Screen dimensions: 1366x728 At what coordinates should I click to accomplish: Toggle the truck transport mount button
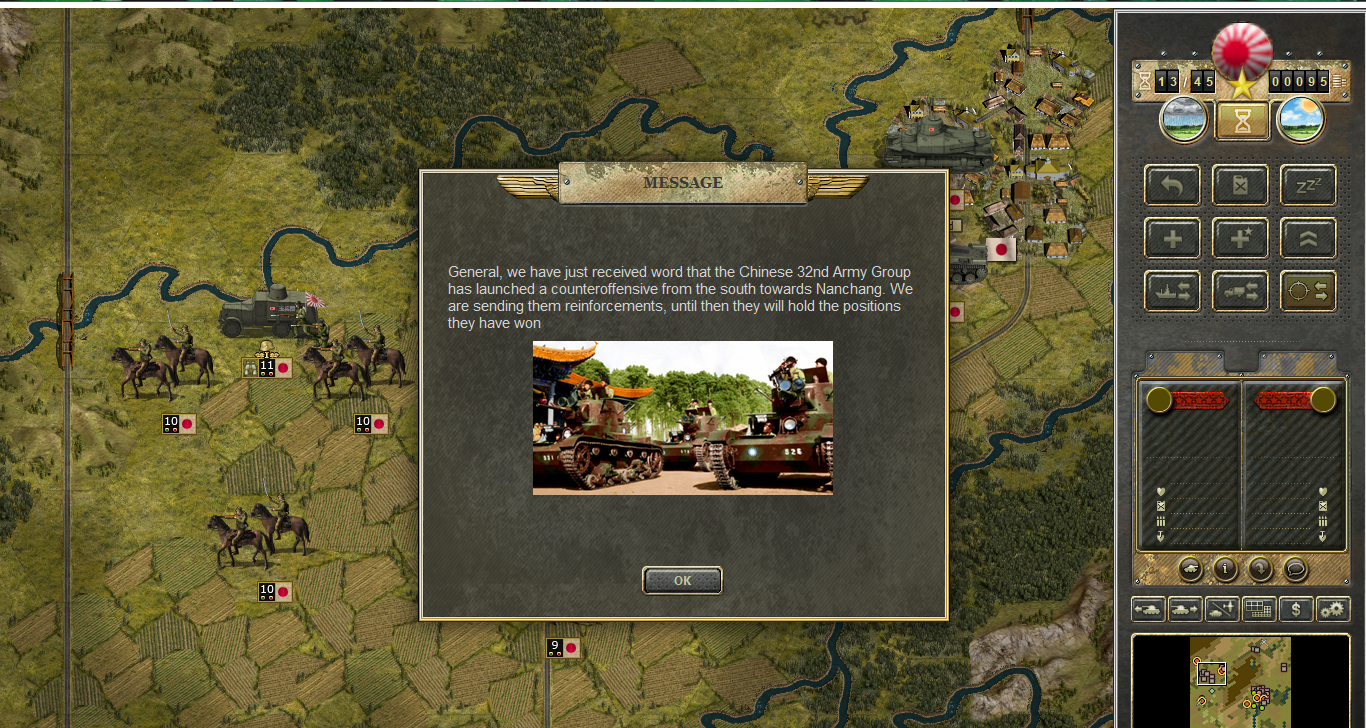click(1240, 291)
